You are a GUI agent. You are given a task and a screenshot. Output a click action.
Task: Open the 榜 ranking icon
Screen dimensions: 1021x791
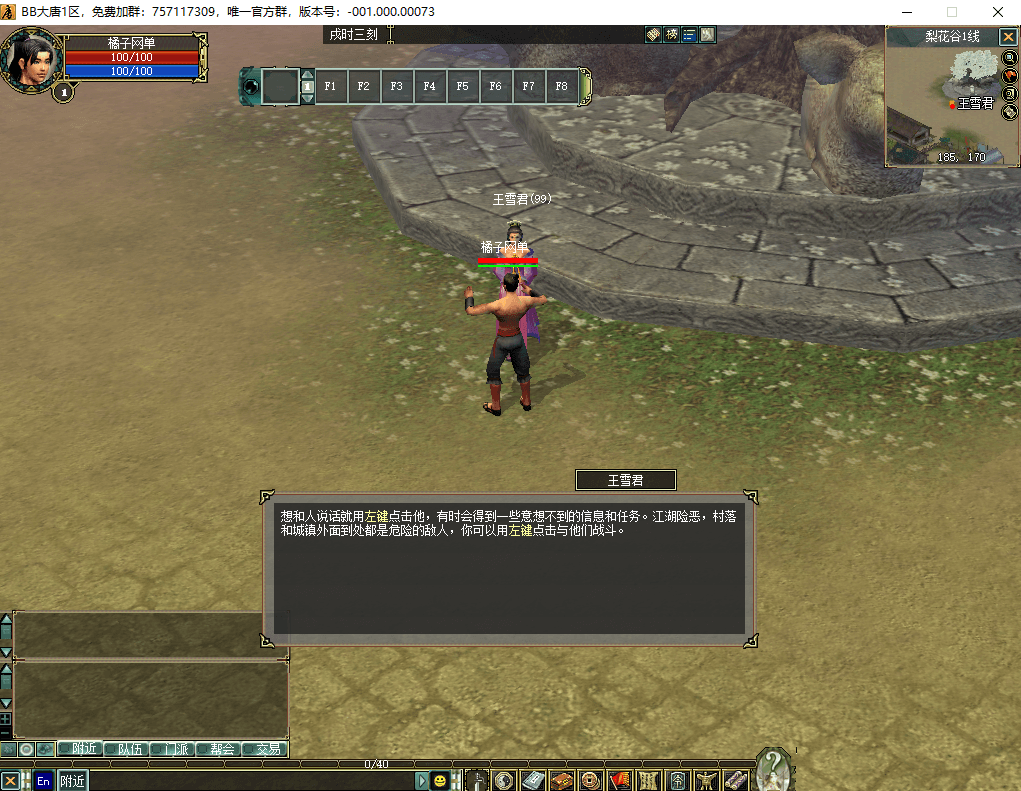click(x=671, y=35)
